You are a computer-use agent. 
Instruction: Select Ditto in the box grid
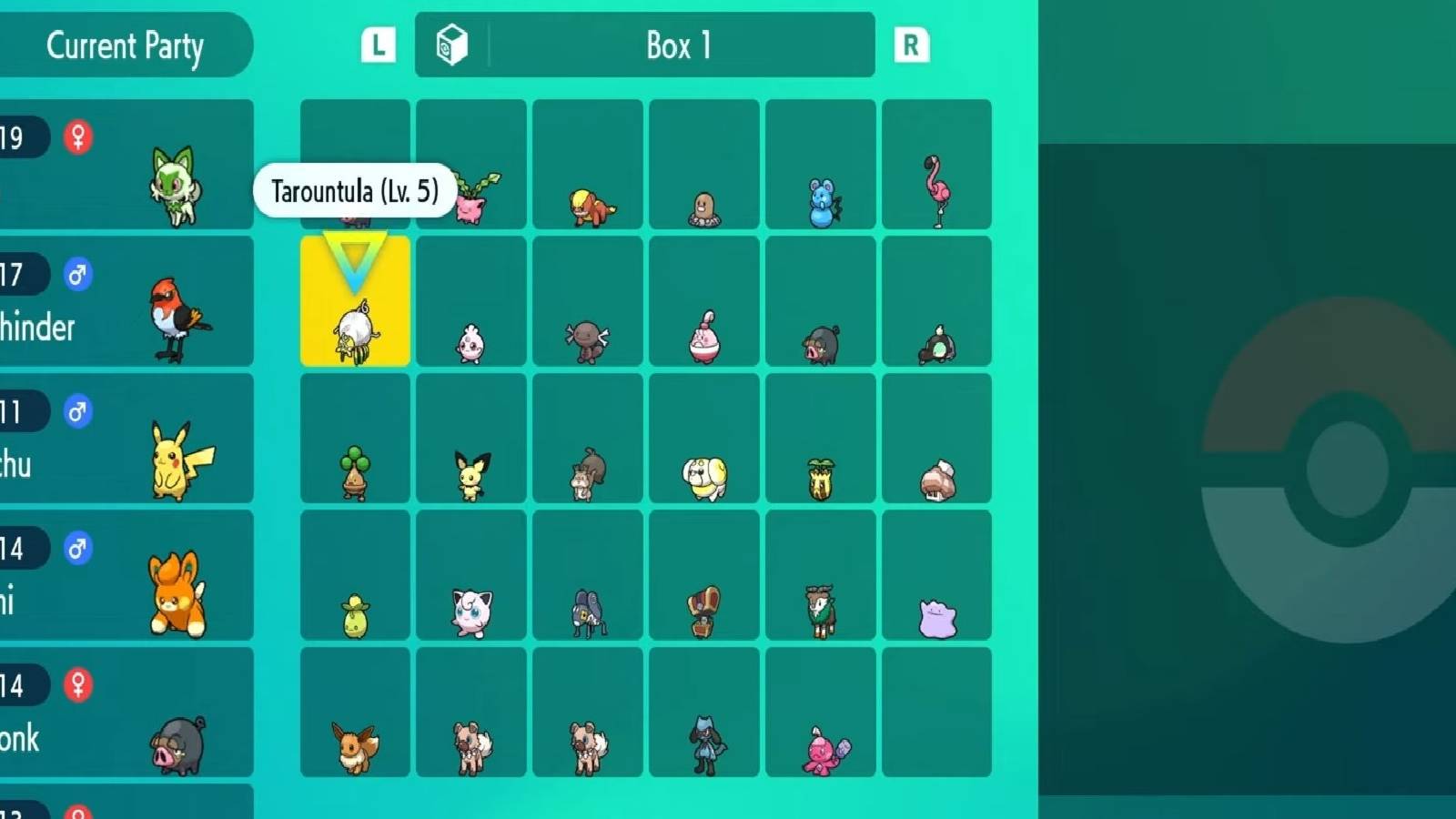tap(936, 617)
